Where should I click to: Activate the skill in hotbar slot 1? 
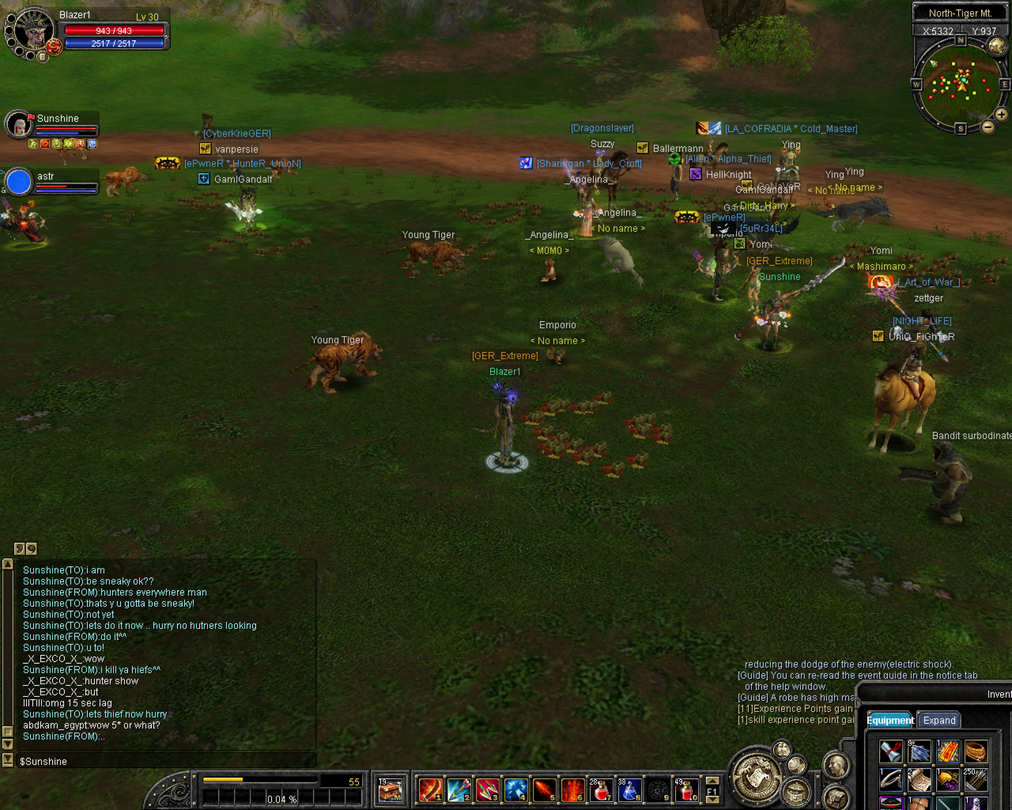(x=430, y=790)
